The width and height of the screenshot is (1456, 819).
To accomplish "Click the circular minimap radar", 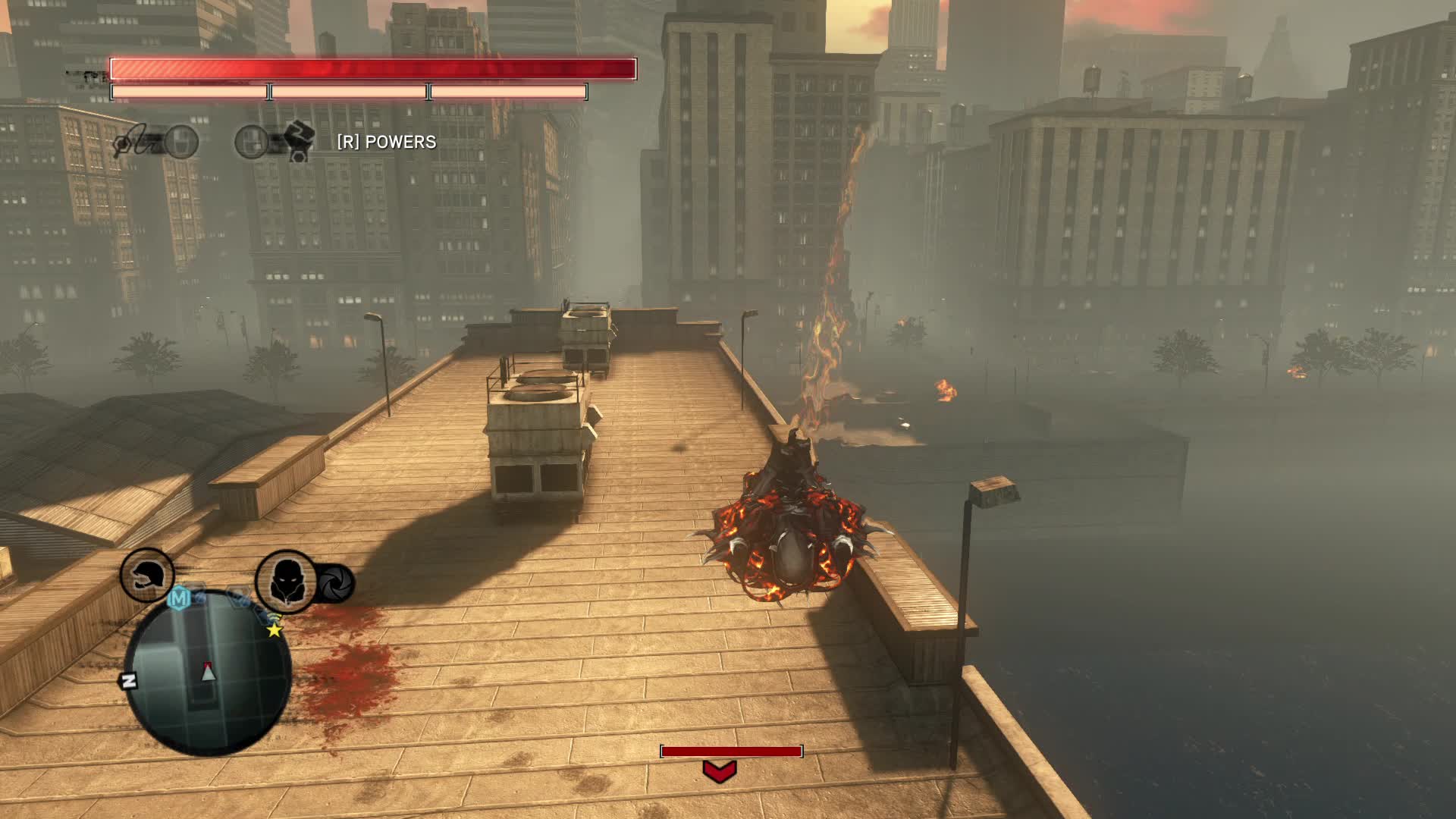I will point(207,671).
